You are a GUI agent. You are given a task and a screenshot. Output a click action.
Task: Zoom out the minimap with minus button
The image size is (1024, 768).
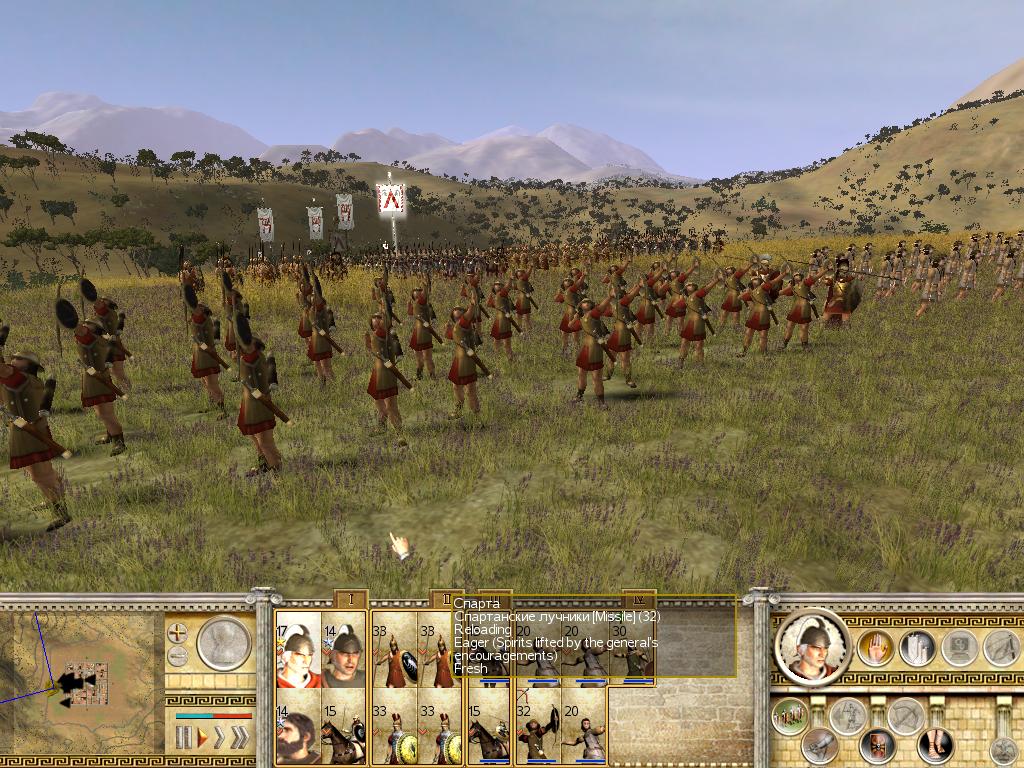click(177, 656)
